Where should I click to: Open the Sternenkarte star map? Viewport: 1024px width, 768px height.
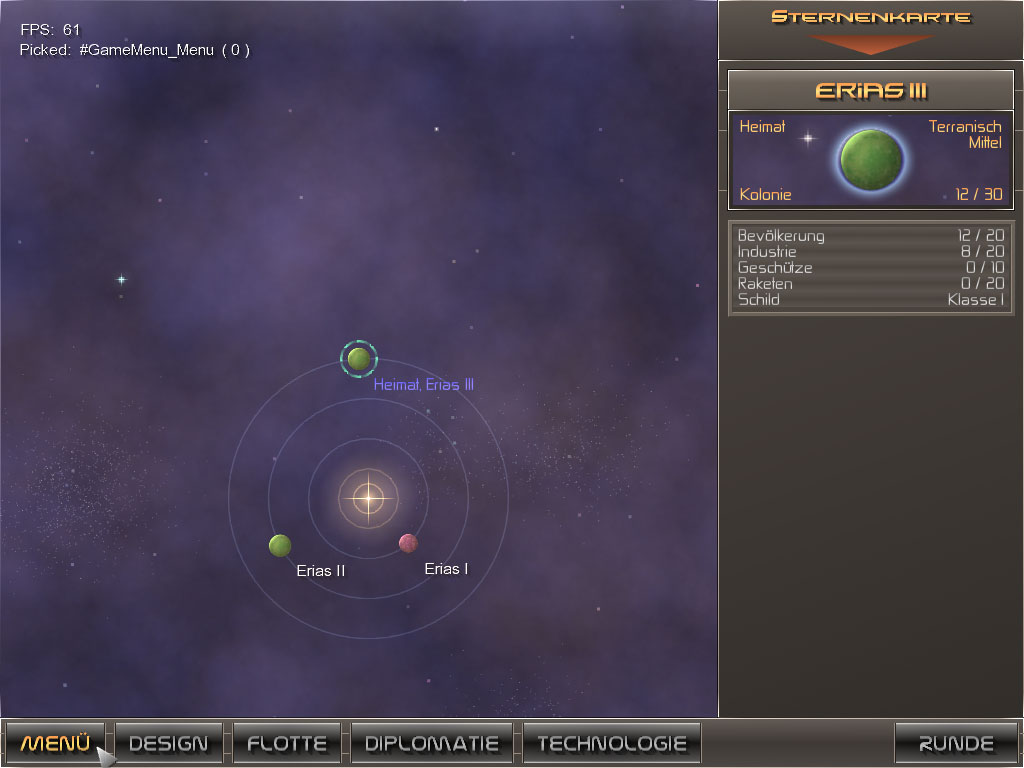coord(870,28)
